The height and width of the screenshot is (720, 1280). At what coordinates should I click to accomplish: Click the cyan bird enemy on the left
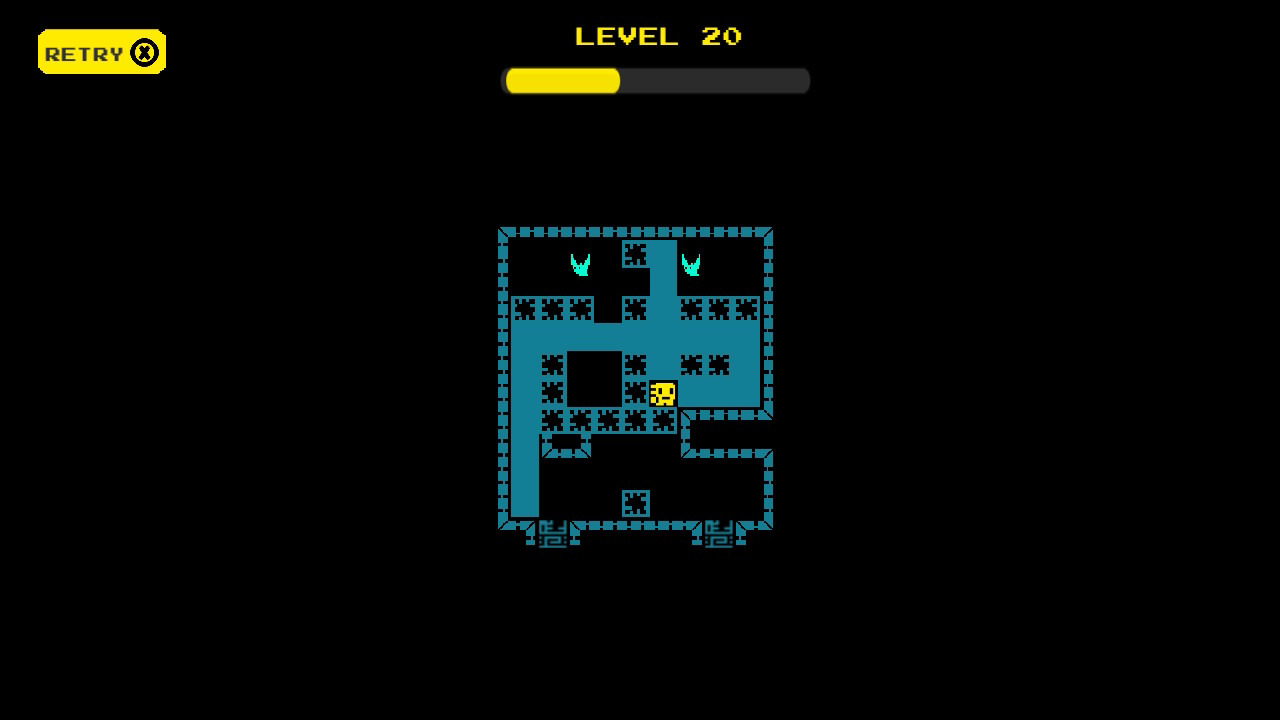[x=581, y=263]
